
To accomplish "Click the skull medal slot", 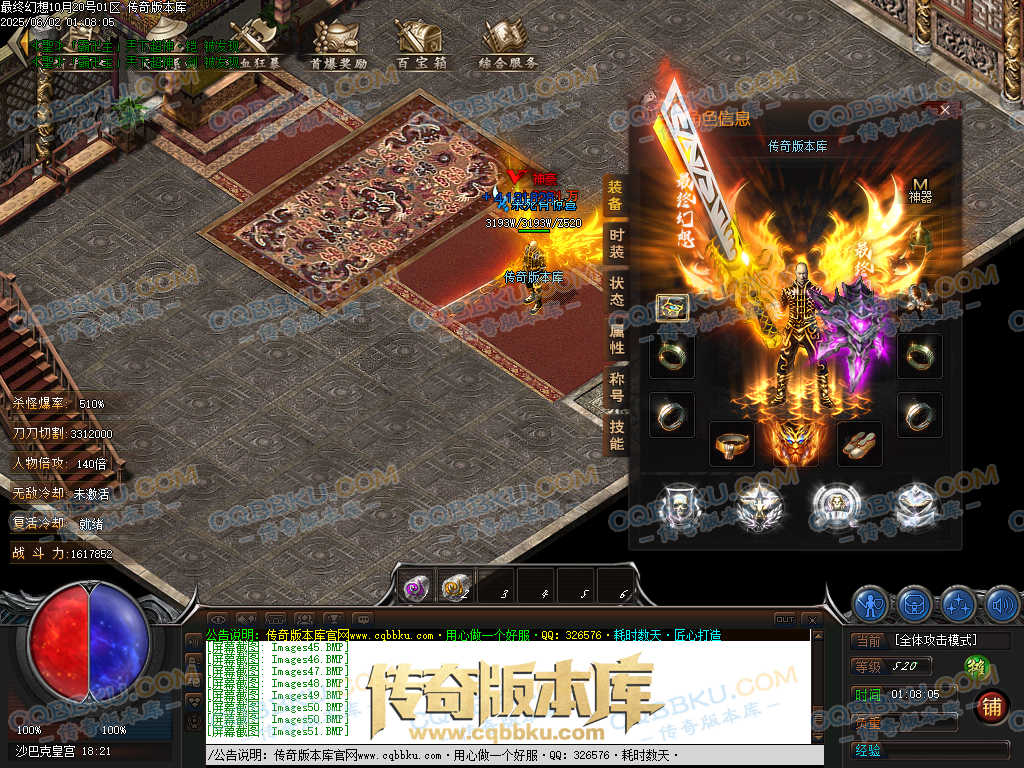I will [679, 506].
